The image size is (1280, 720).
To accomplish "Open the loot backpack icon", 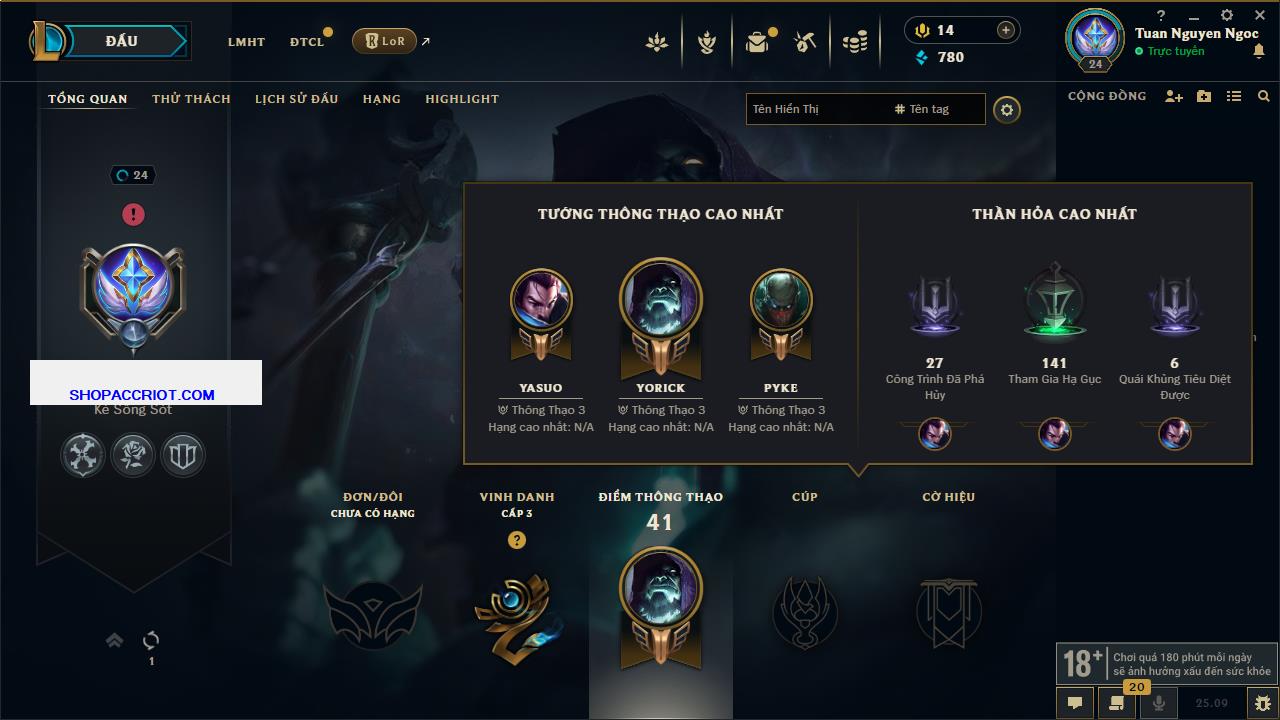I will point(757,42).
